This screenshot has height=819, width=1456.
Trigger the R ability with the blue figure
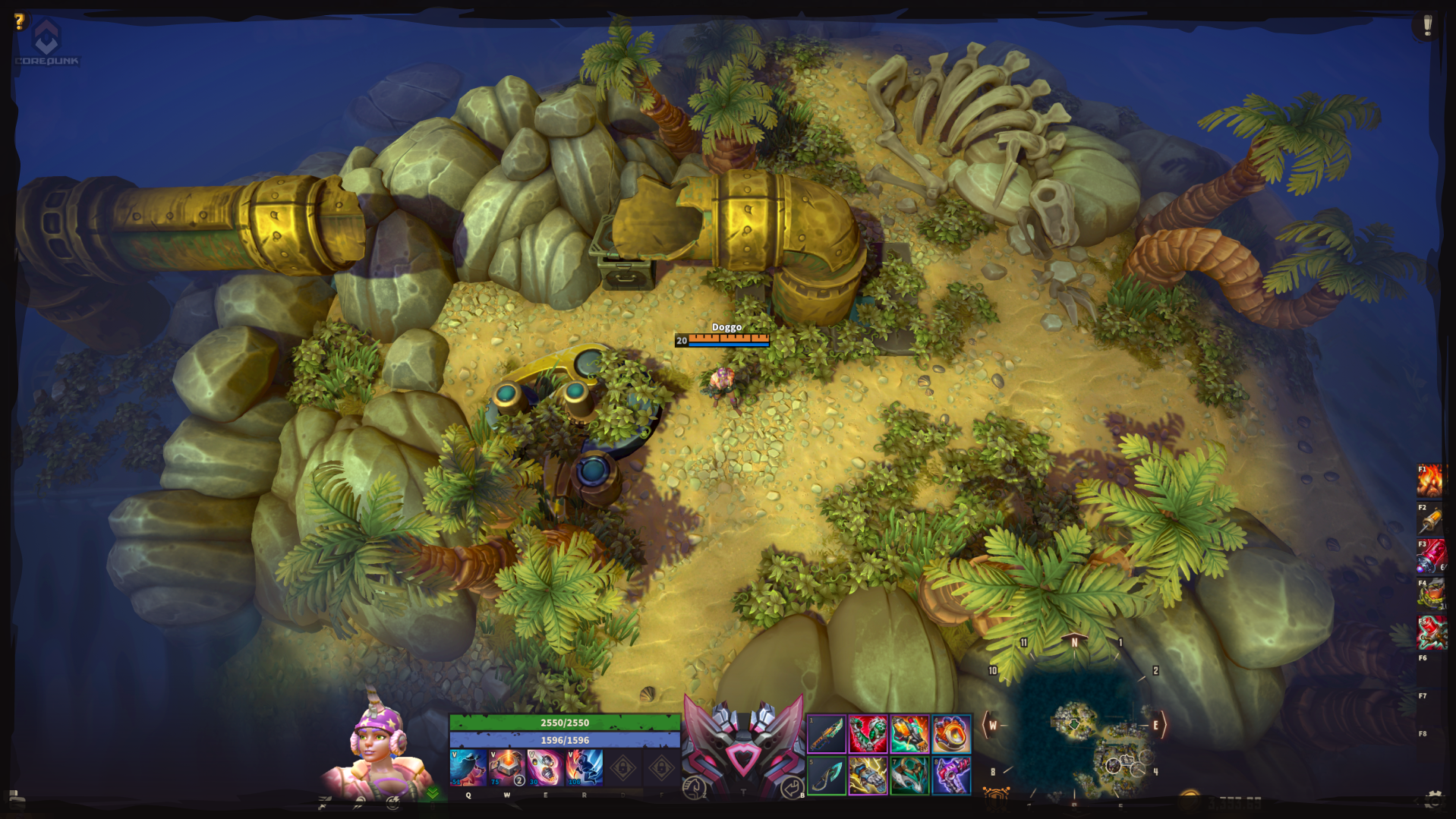click(x=584, y=767)
